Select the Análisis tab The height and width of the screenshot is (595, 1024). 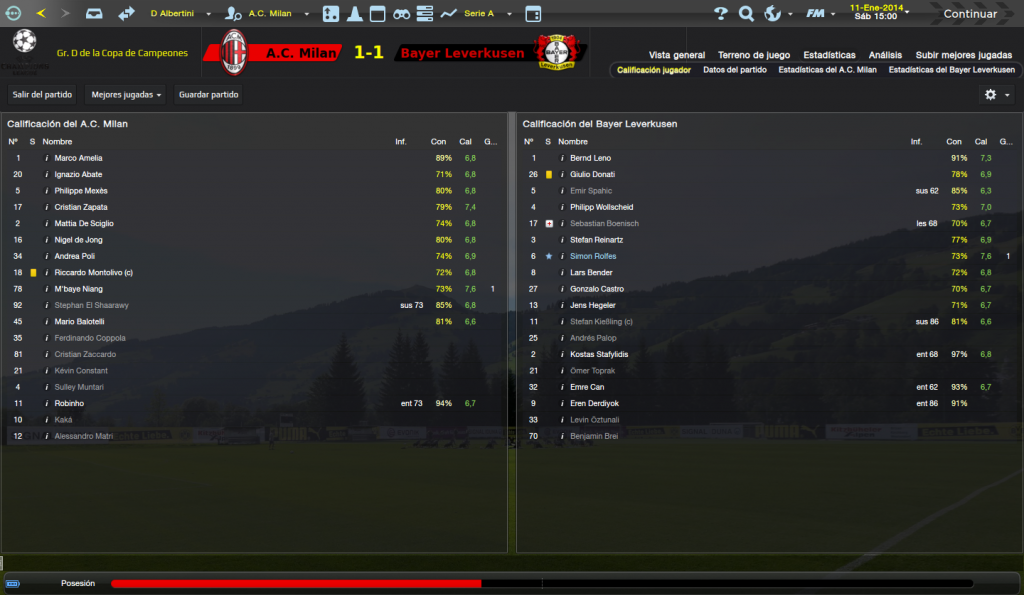[x=885, y=55]
